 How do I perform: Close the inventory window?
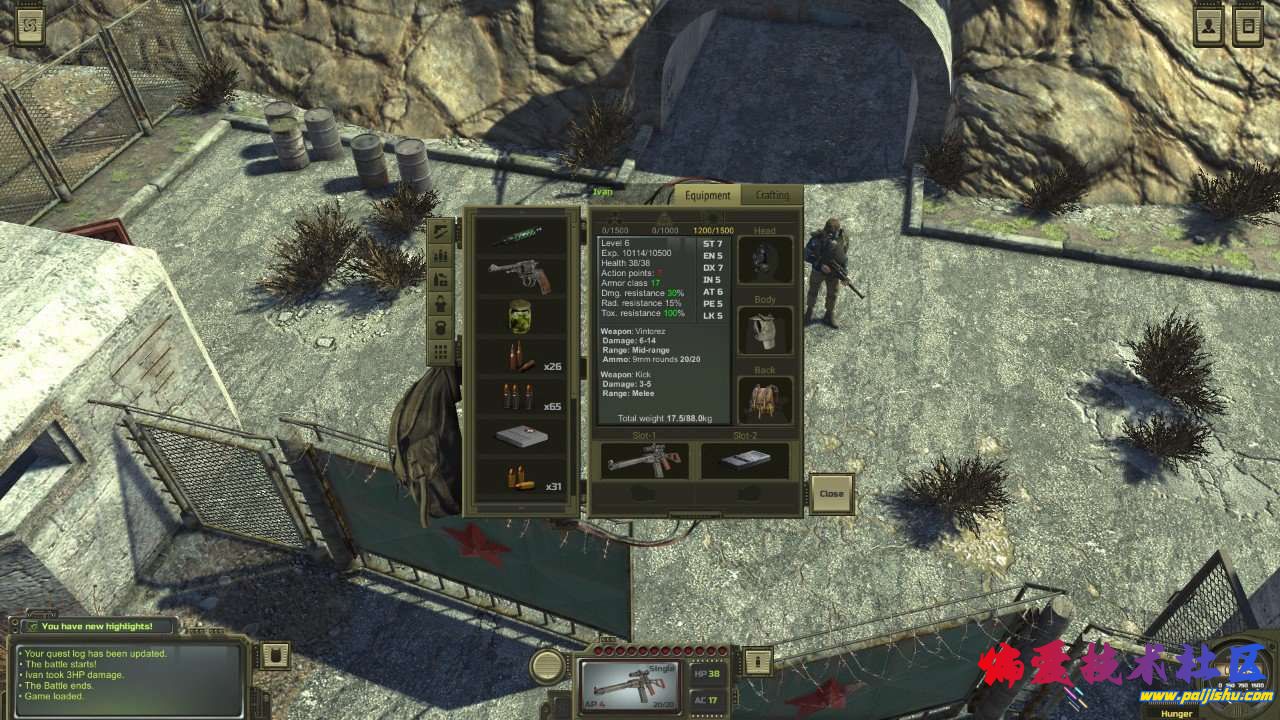[x=831, y=493]
